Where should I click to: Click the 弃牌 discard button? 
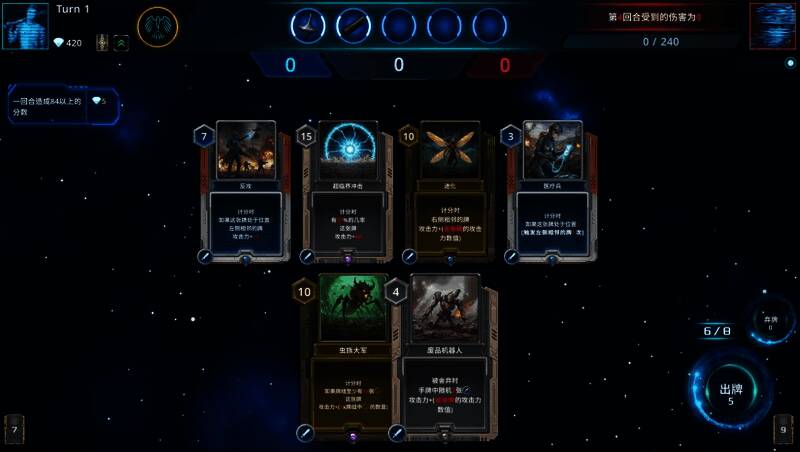click(x=769, y=323)
